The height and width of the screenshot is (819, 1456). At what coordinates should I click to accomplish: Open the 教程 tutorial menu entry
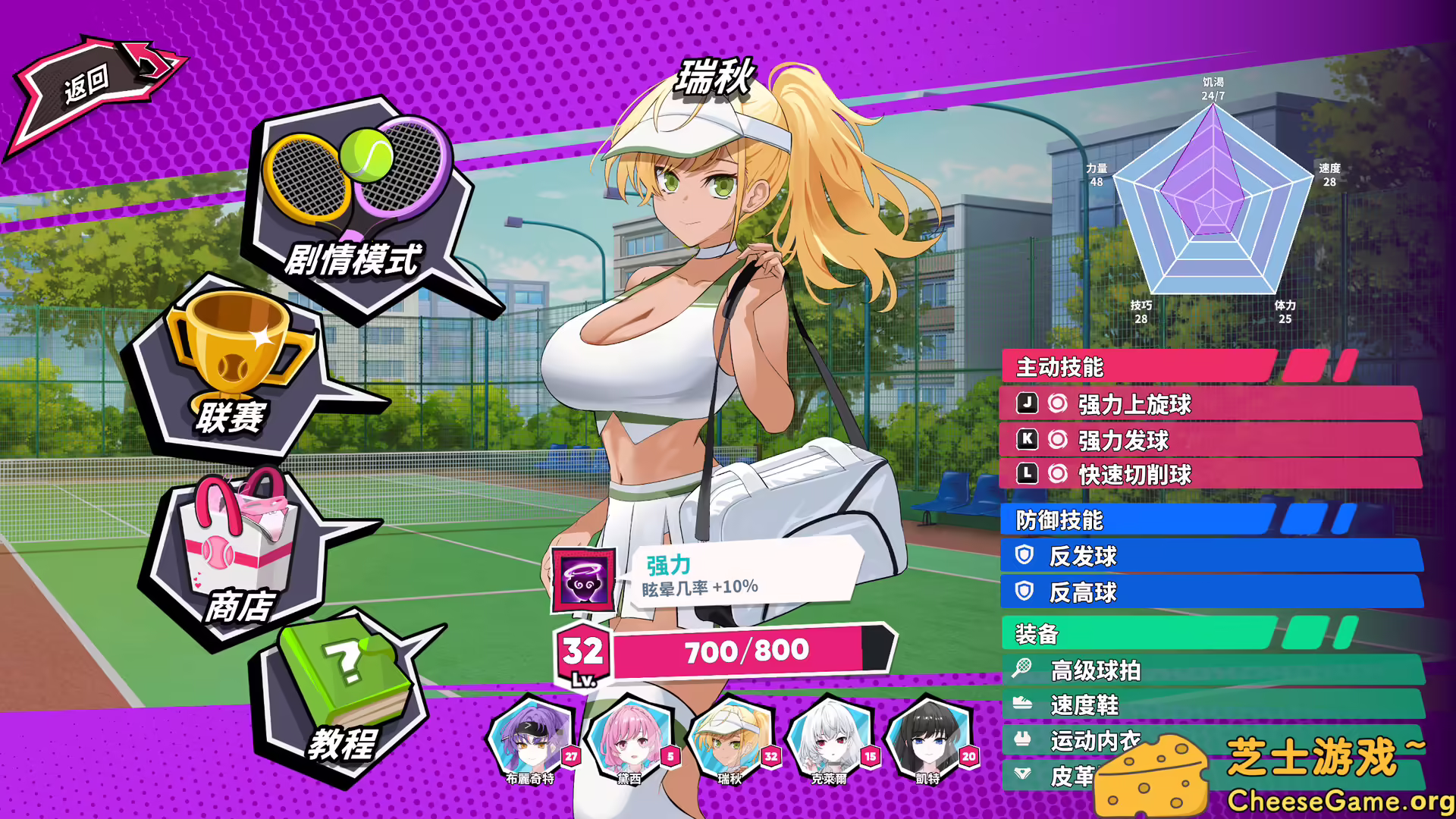343,747
